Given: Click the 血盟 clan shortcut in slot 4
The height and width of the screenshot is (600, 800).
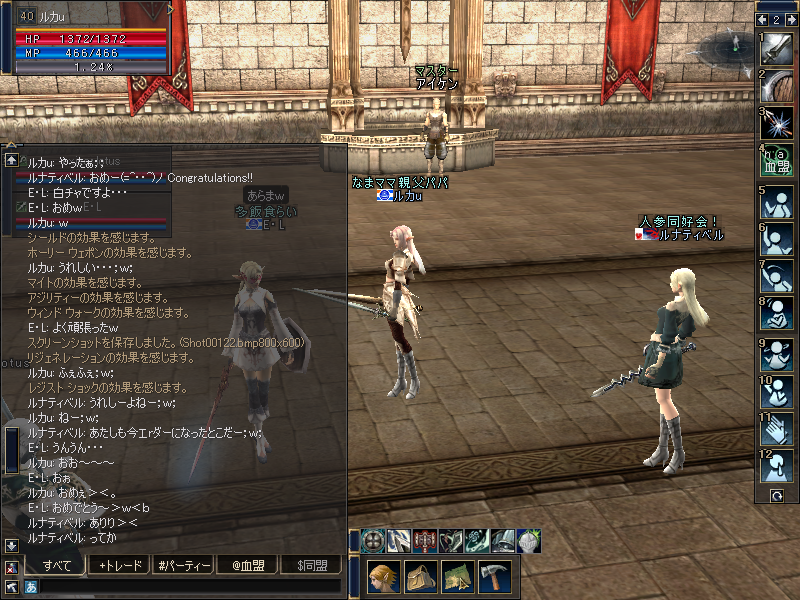Looking at the screenshot, I should 776,159.
